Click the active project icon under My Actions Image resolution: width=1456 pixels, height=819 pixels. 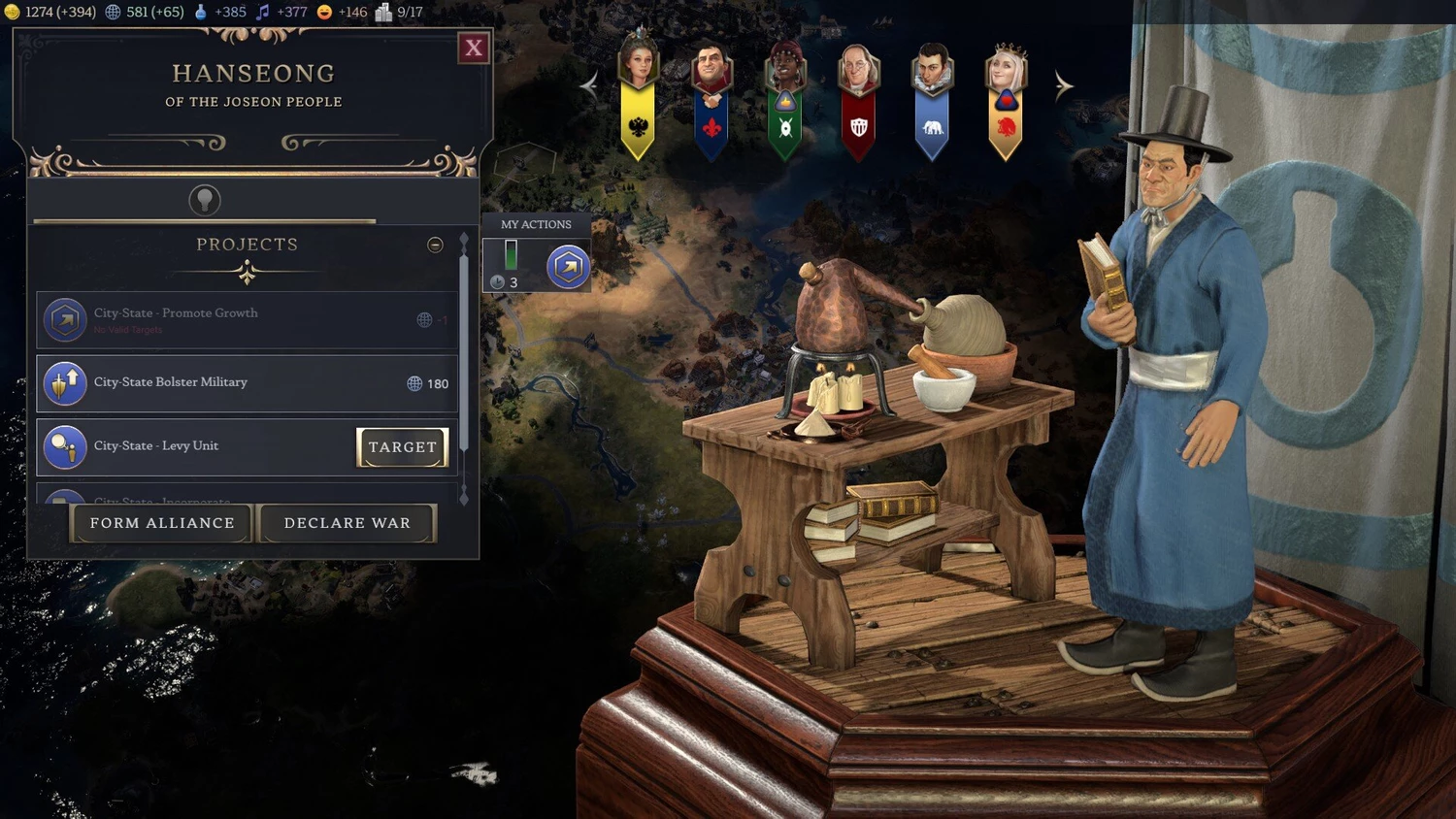(568, 267)
